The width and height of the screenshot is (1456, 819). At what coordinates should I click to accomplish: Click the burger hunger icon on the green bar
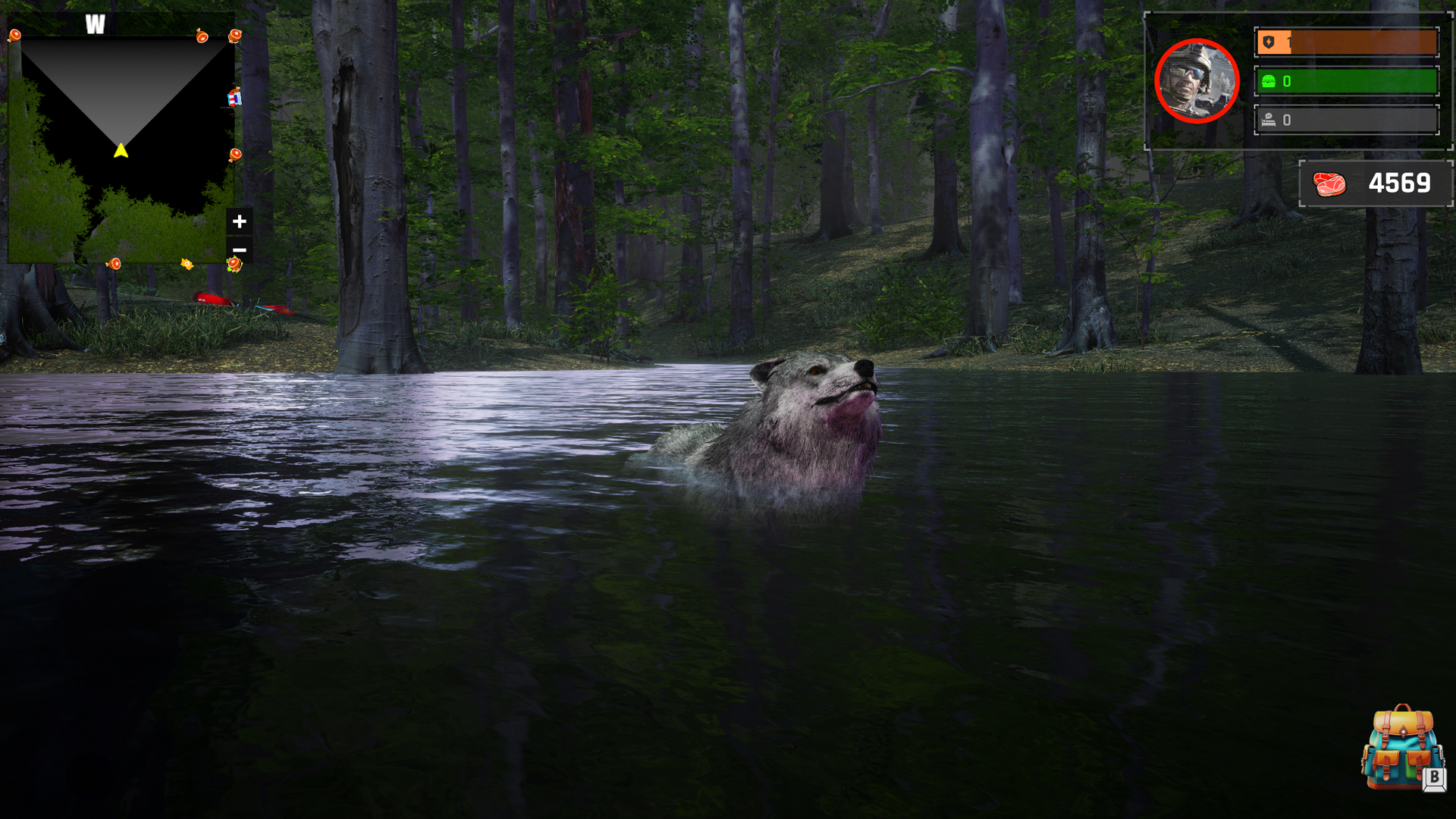(x=1269, y=82)
